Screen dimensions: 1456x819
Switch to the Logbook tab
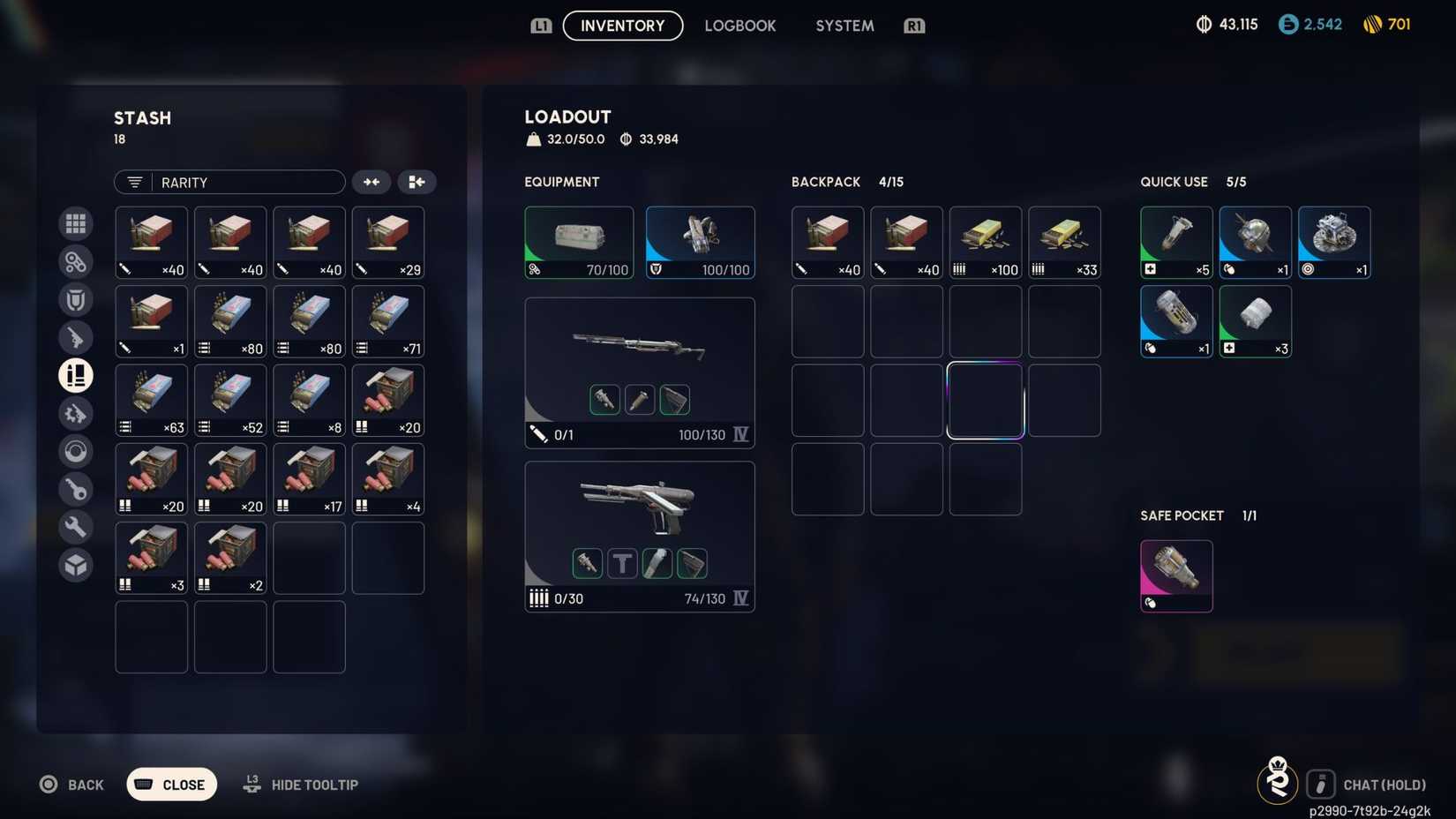coord(739,26)
